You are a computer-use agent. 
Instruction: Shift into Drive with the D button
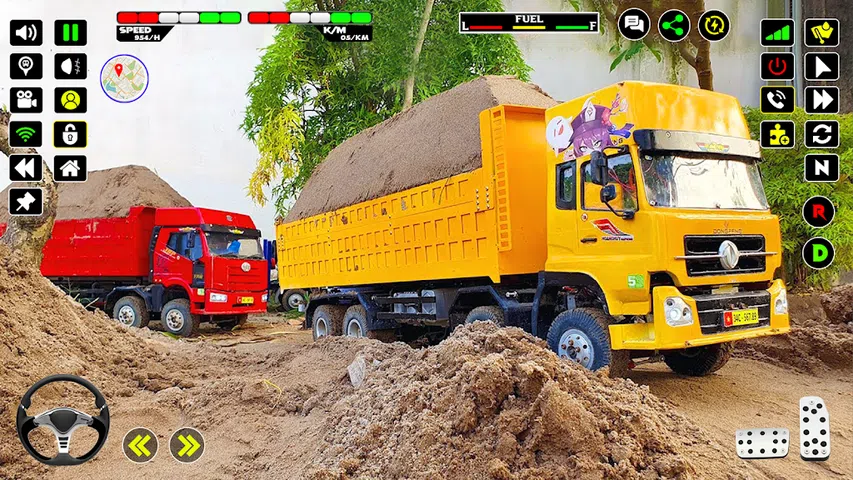pyautogui.click(x=818, y=252)
